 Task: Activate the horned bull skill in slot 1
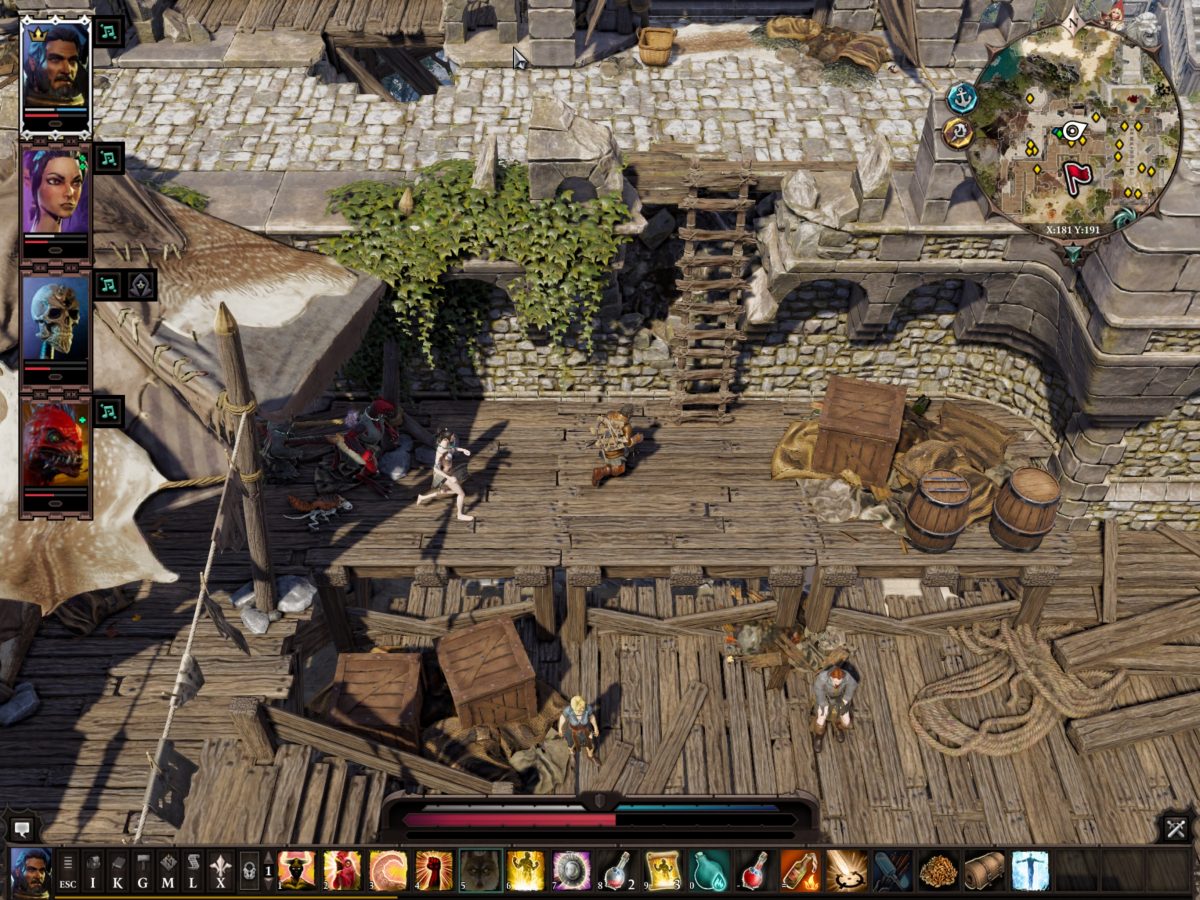tap(296, 871)
